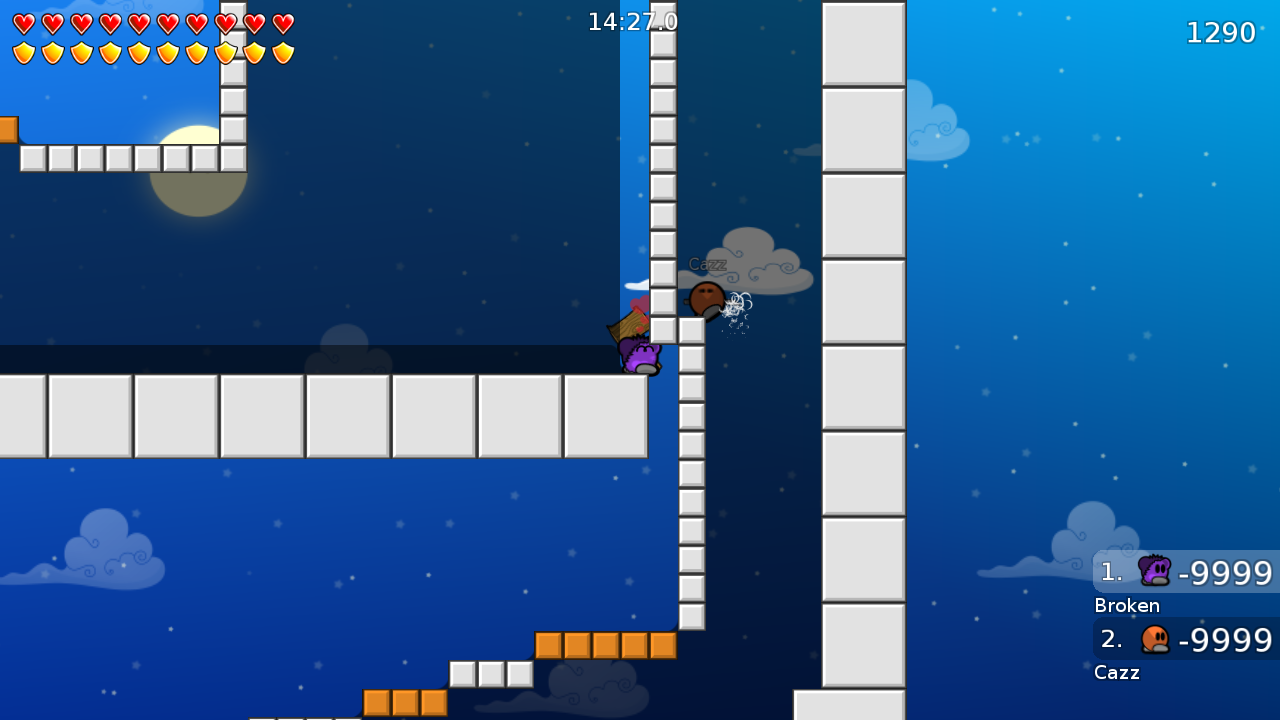The width and height of the screenshot is (1280, 720).
Task: Click the wooden log weapon
Action: click(x=628, y=323)
